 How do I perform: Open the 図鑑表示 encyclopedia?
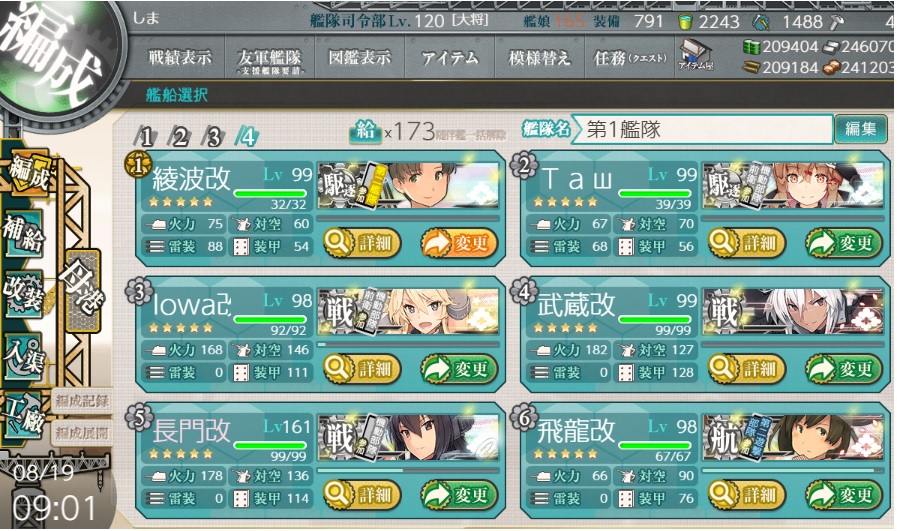coord(356,58)
